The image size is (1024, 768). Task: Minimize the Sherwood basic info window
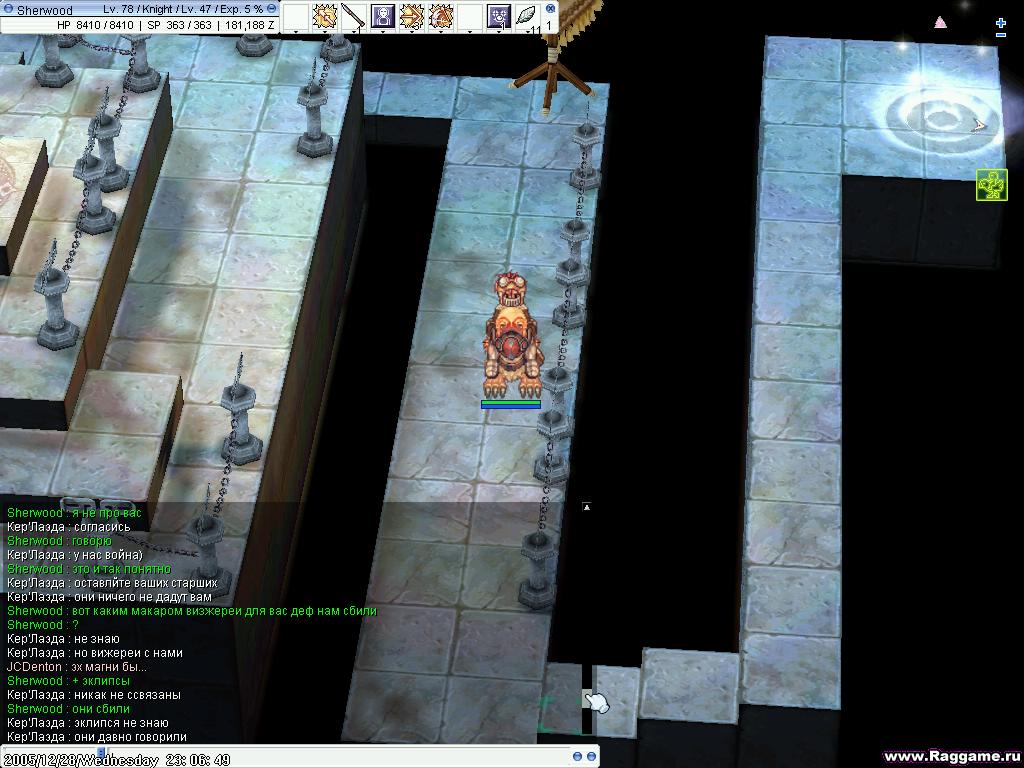[9, 10]
